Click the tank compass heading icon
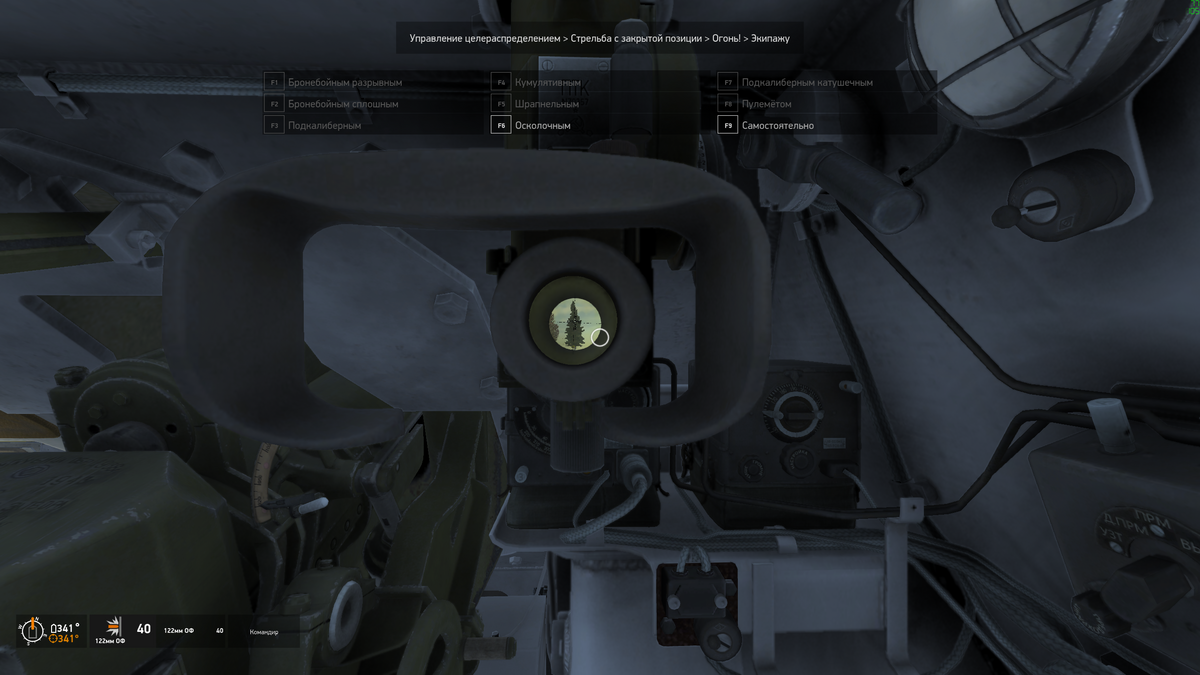The height and width of the screenshot is (675, 1200). (32, 630)
